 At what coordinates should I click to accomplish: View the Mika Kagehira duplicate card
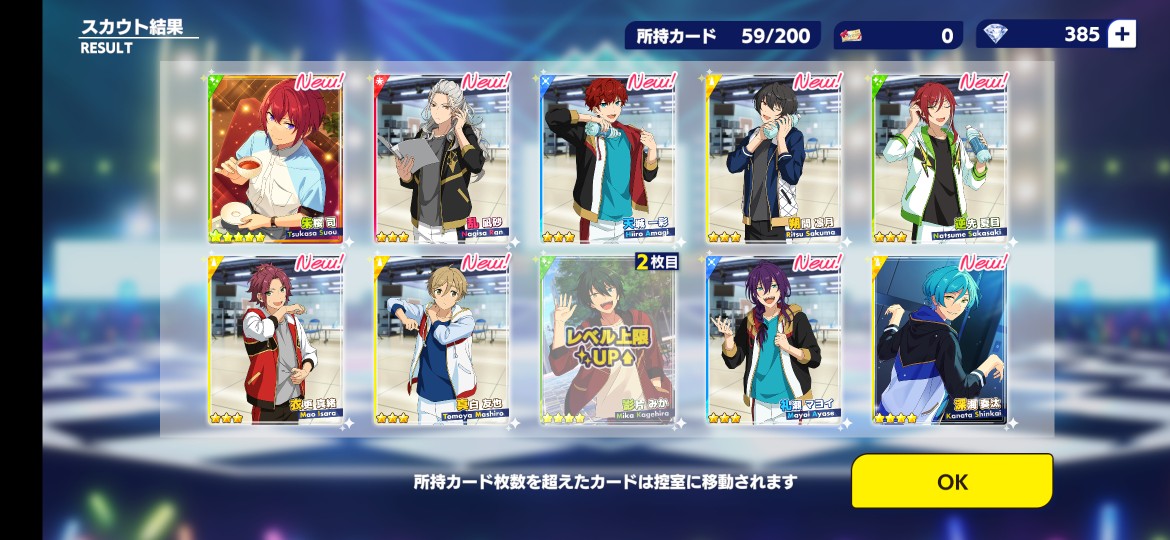[608, 340]
